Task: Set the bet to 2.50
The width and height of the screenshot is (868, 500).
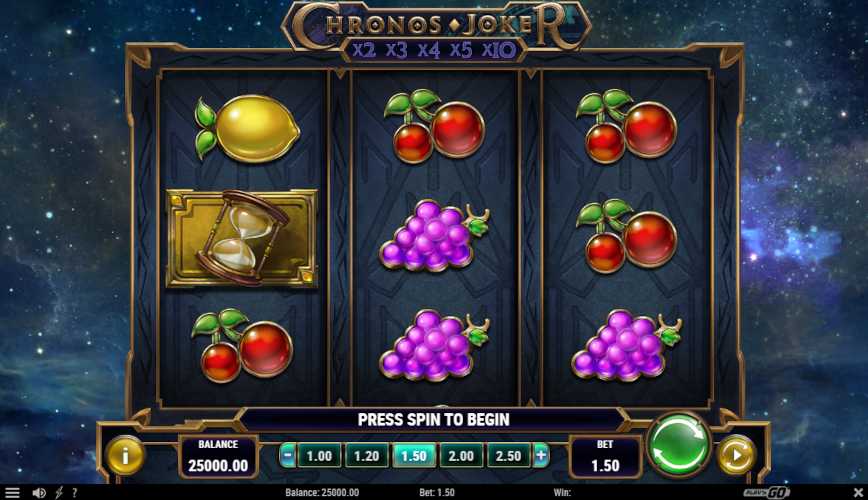Action: pyautogui.click(x=509, y=456)
